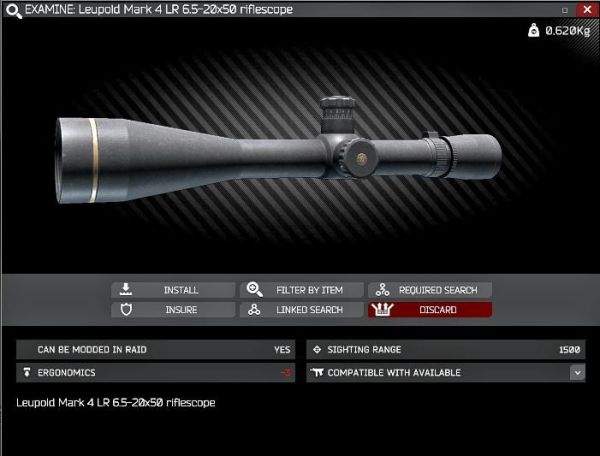Viewport: 600px width, 456px height.
Task: Install the Leupold riflescope
Action: click(173, 290)
